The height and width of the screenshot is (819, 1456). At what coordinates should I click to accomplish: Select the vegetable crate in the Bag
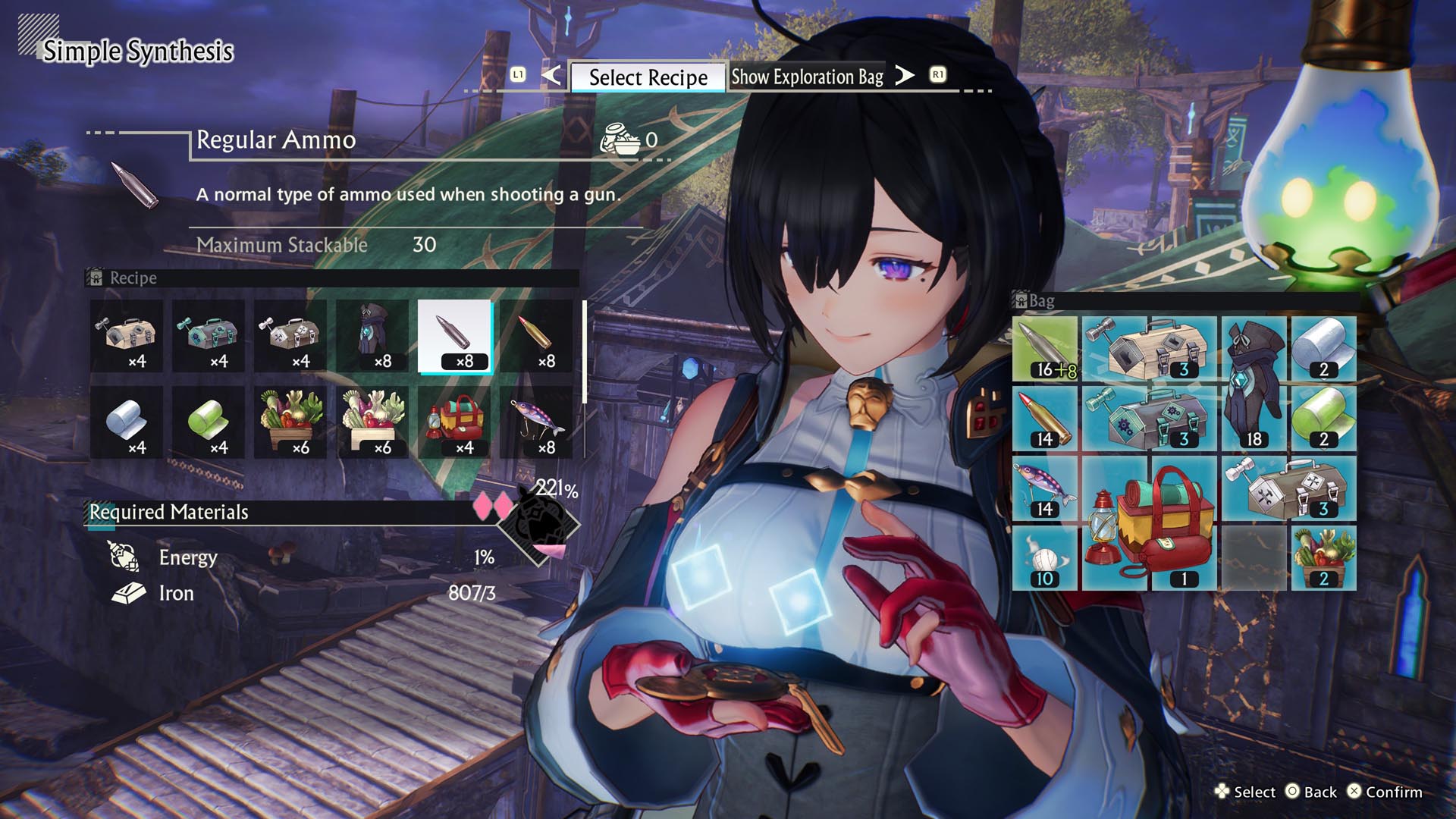1323,558
